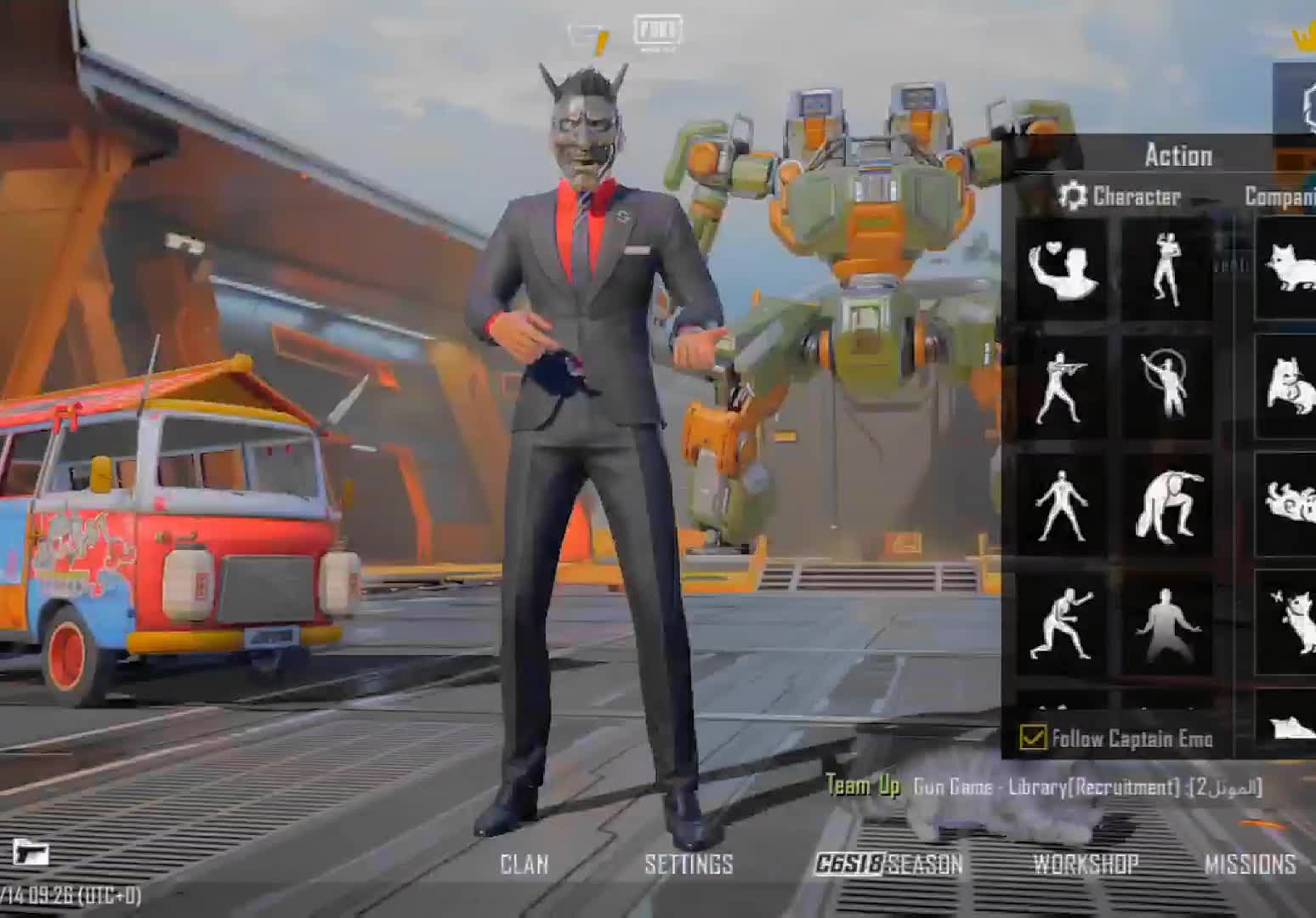This screenshot has width=1316, height=918.
Task: Switch to the Companion emote tab
Action: click(x=1280, y=196)
